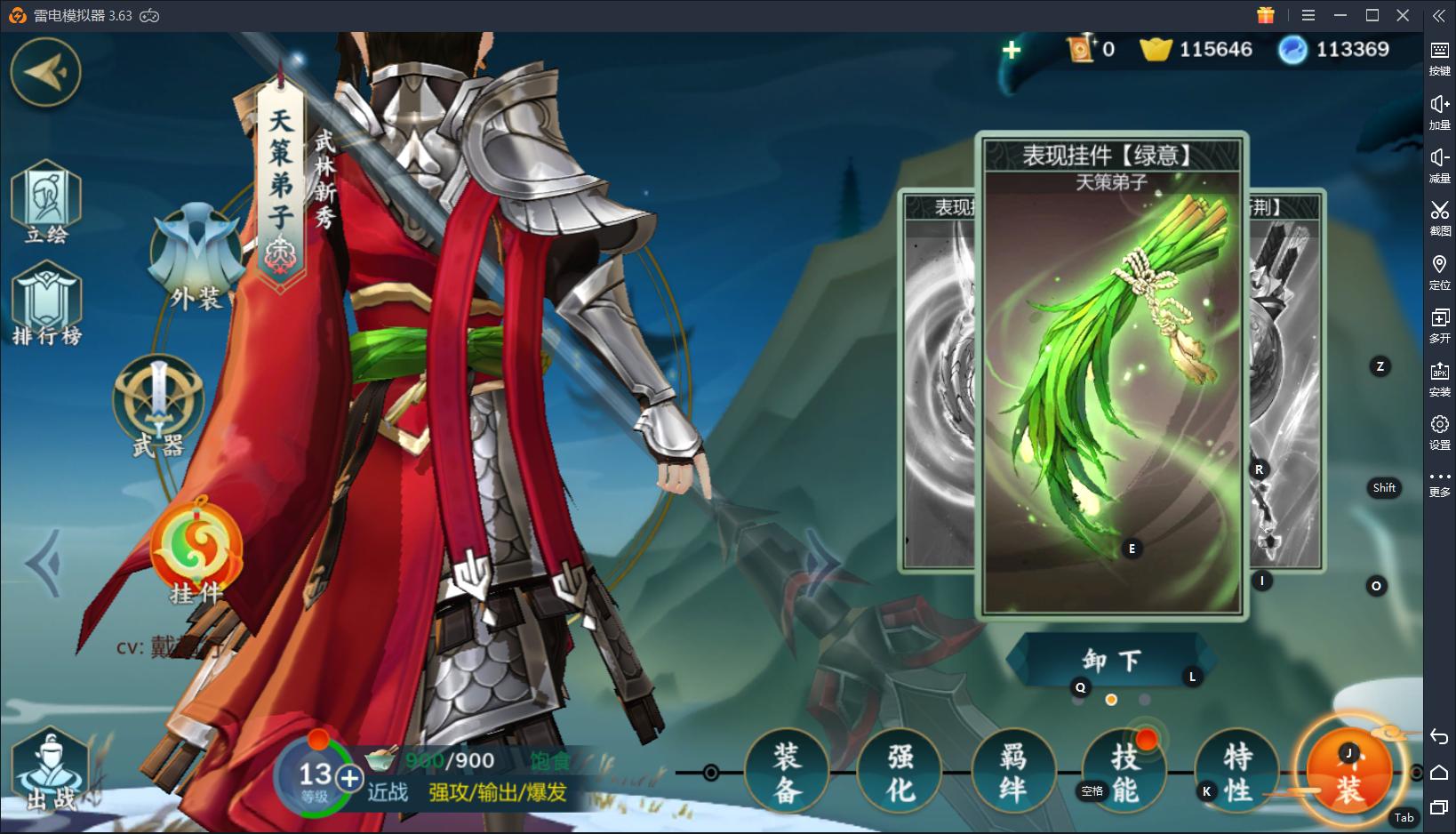This screenshot has width=1456, height=834.
Task: Switch to the 羁绊 bond tab
Action: [1012, 773]
